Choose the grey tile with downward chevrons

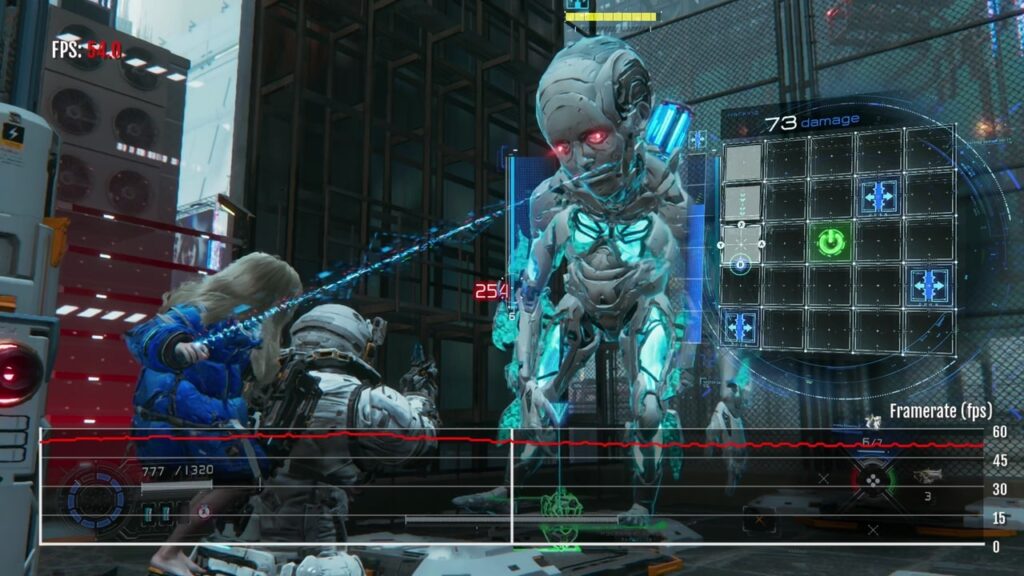tap(742, 202)
